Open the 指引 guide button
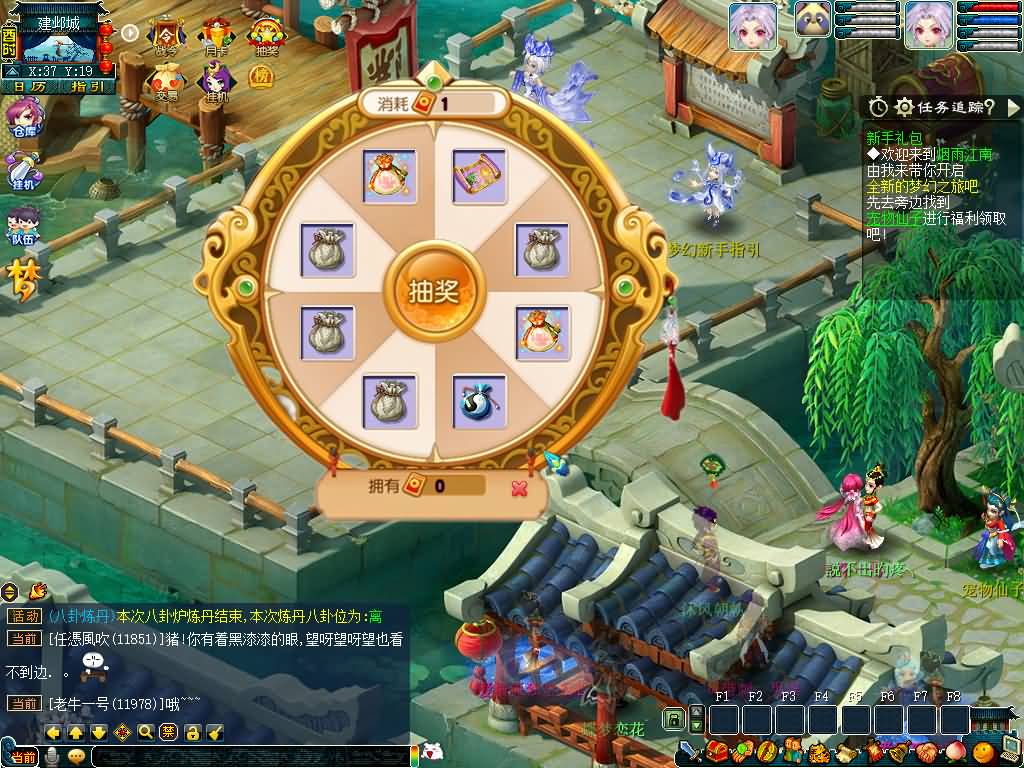Viewport: 1024px width, 768px height. tap(88, 87)
